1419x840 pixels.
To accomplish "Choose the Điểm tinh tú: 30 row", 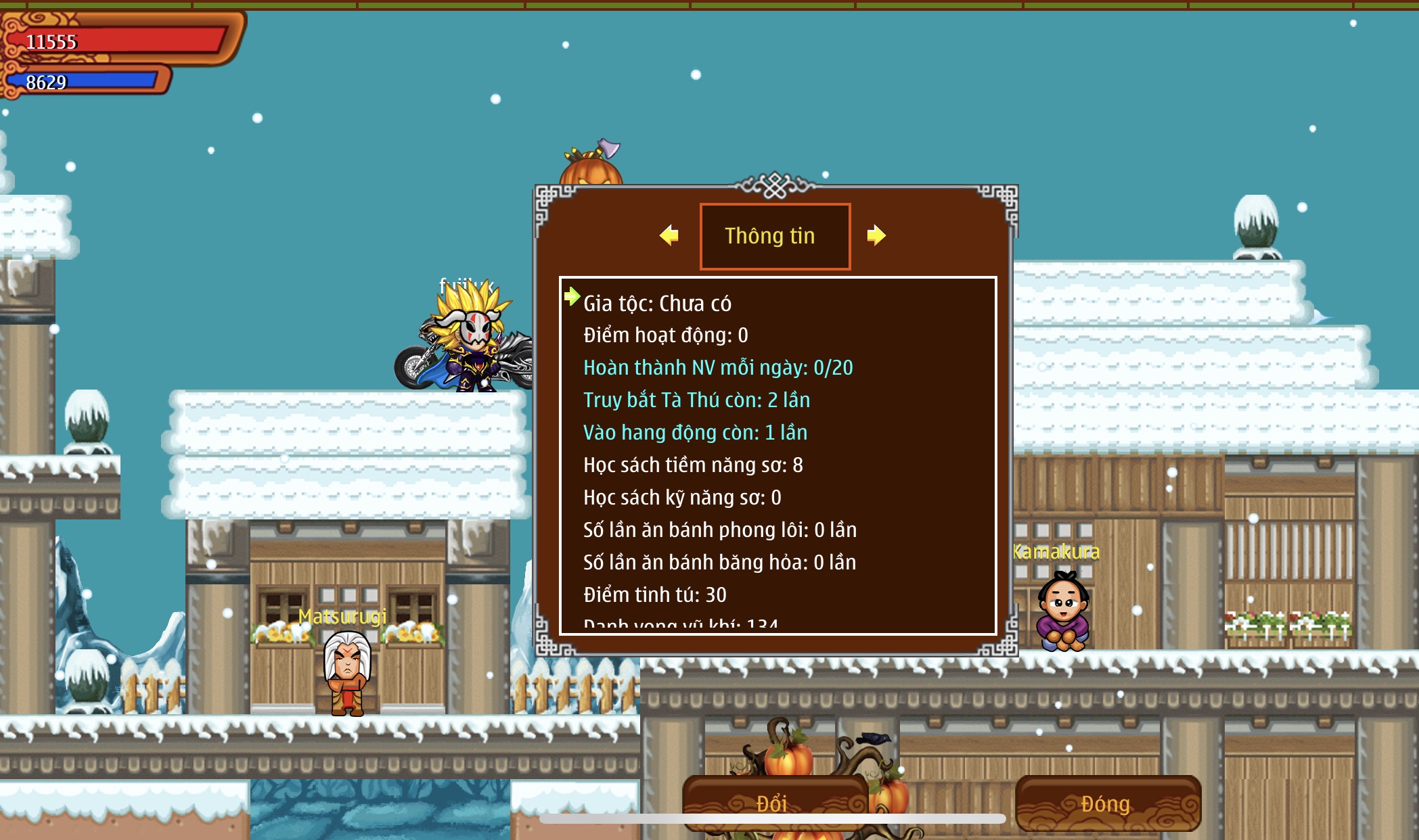I will point(654,595).
